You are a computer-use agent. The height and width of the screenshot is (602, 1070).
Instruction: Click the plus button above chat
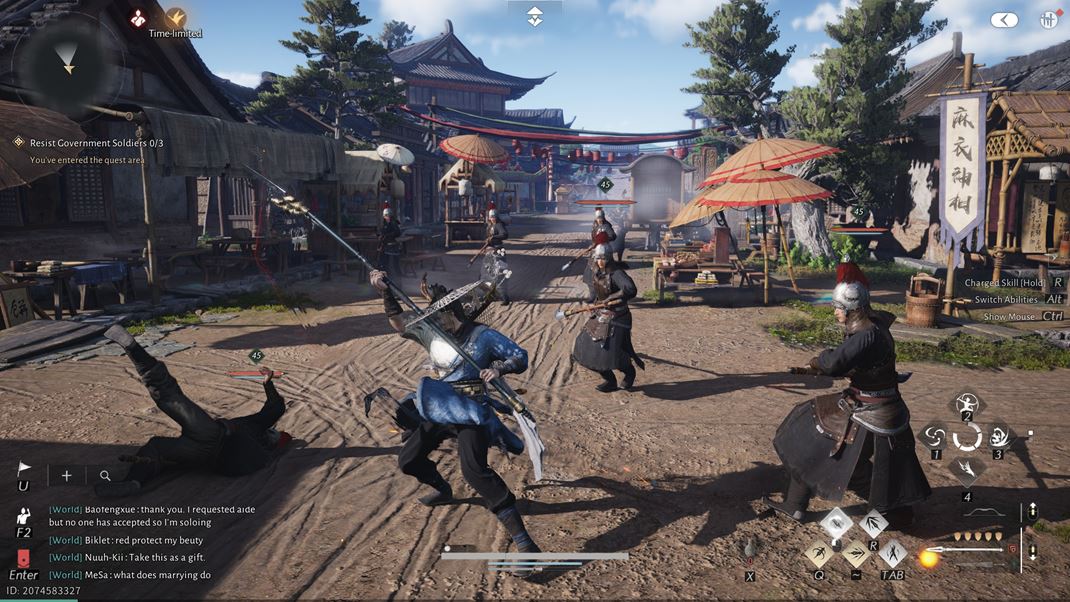[66, 476]
